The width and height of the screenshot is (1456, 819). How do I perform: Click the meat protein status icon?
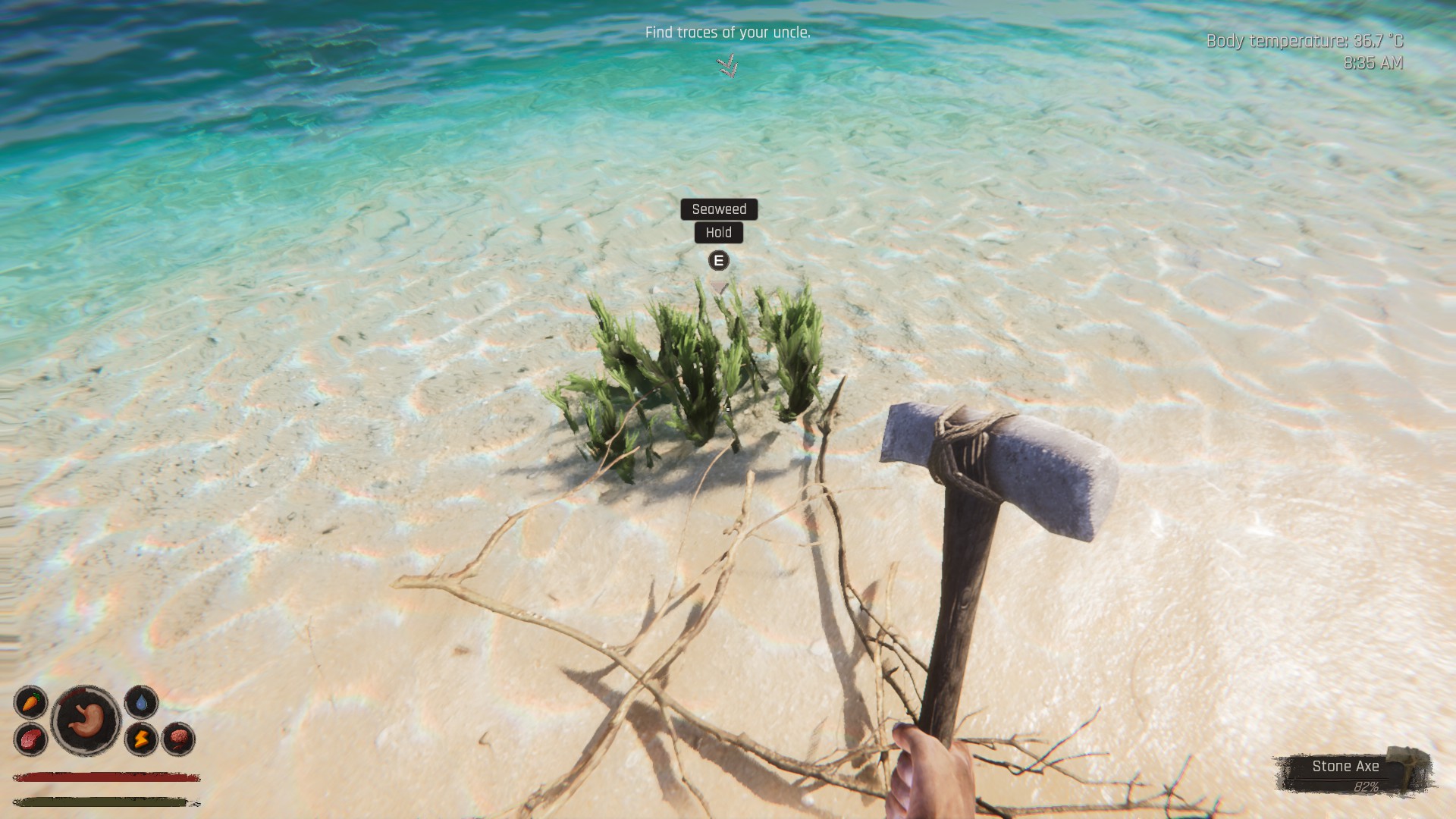(x=32, y=739)
